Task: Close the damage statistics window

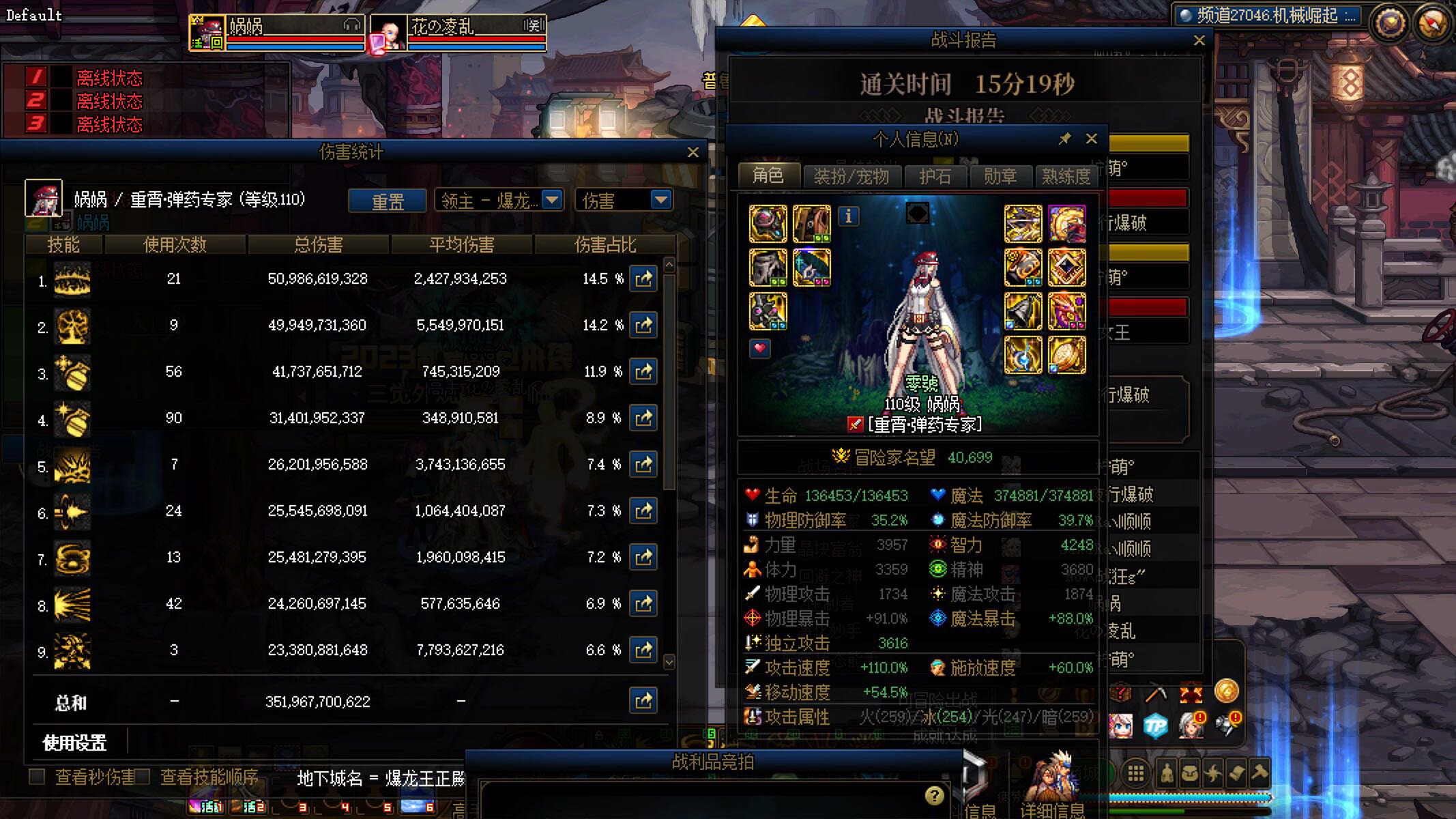Action: point(693,152)
